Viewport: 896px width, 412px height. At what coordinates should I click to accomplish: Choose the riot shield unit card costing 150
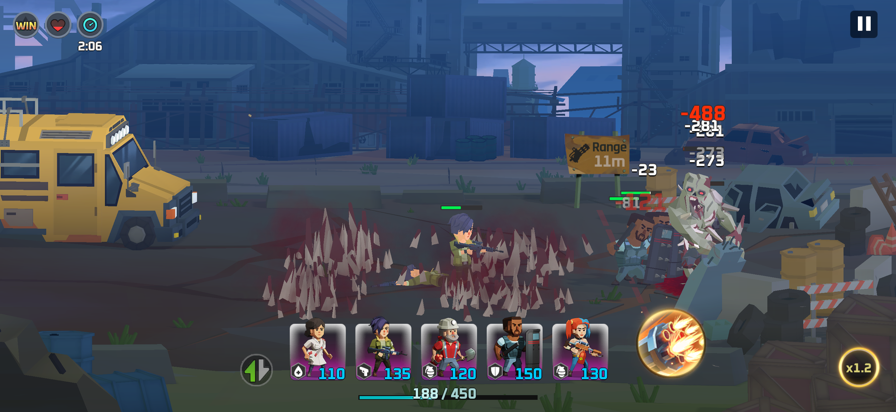click(515, 352)
